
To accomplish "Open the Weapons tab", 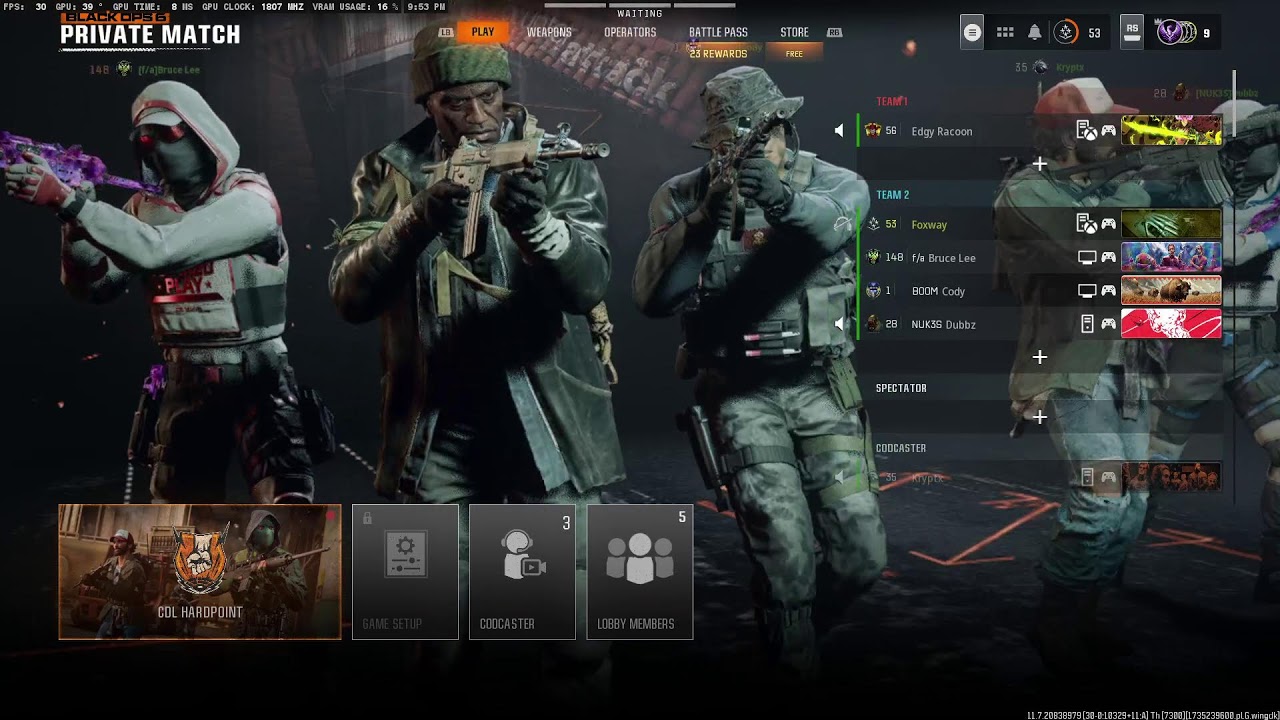I will [x=549, y=32].
